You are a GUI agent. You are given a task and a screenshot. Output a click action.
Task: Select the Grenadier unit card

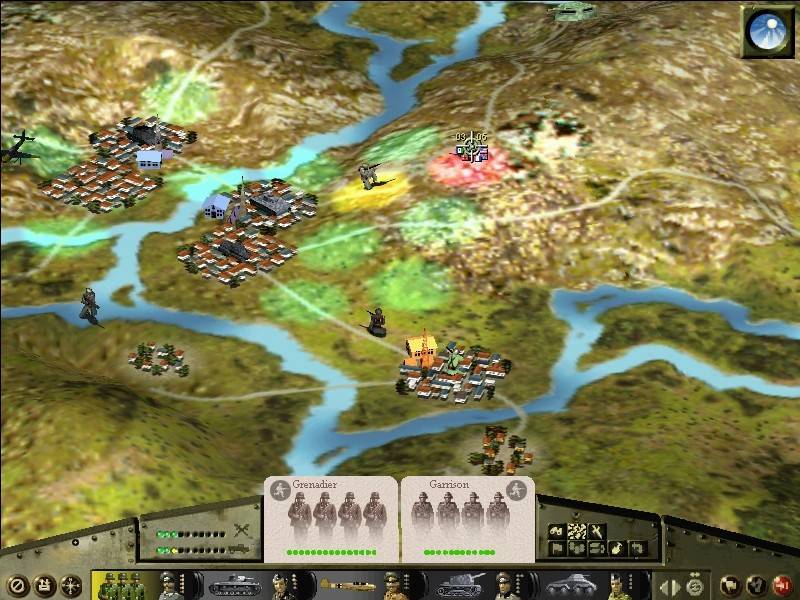coord(331,518)
